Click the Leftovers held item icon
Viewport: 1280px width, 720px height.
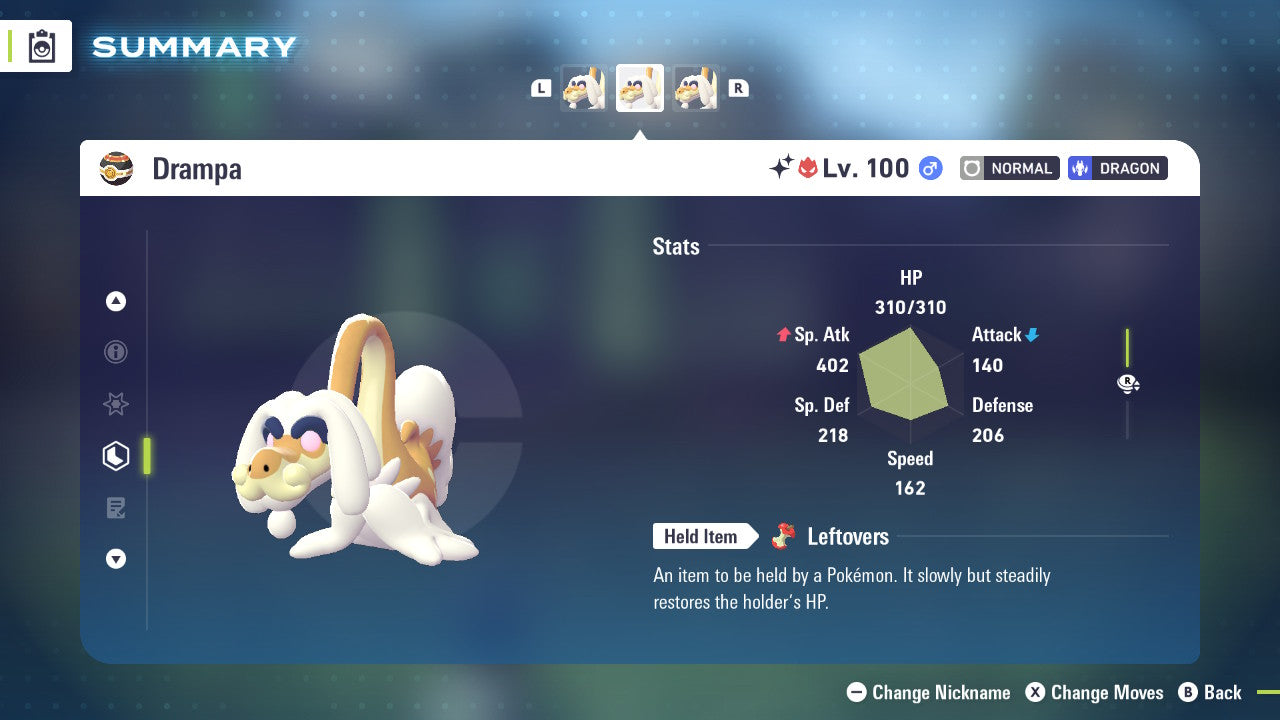coord(785,536)
